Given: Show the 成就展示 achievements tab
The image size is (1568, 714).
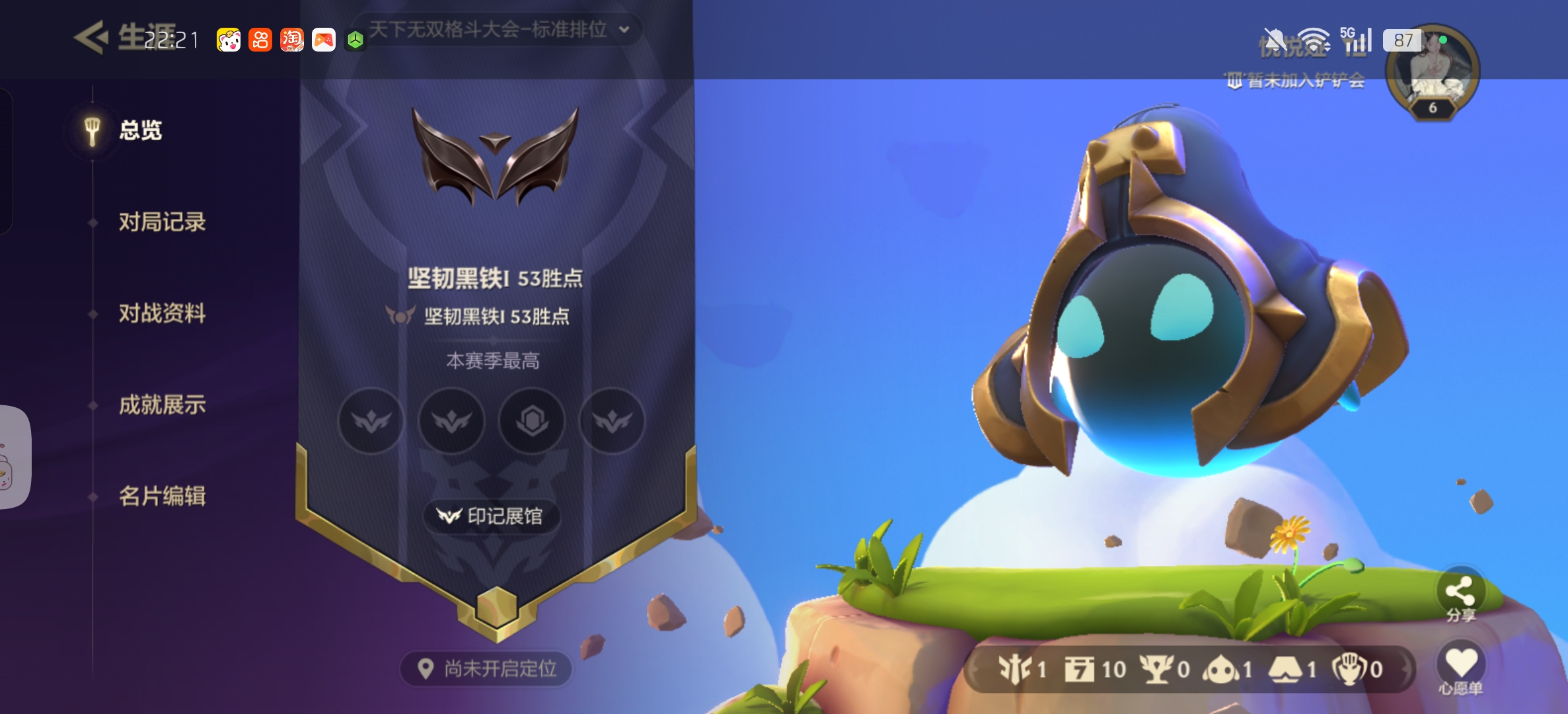Looking at the screenshot, I should tap(162, 405).
